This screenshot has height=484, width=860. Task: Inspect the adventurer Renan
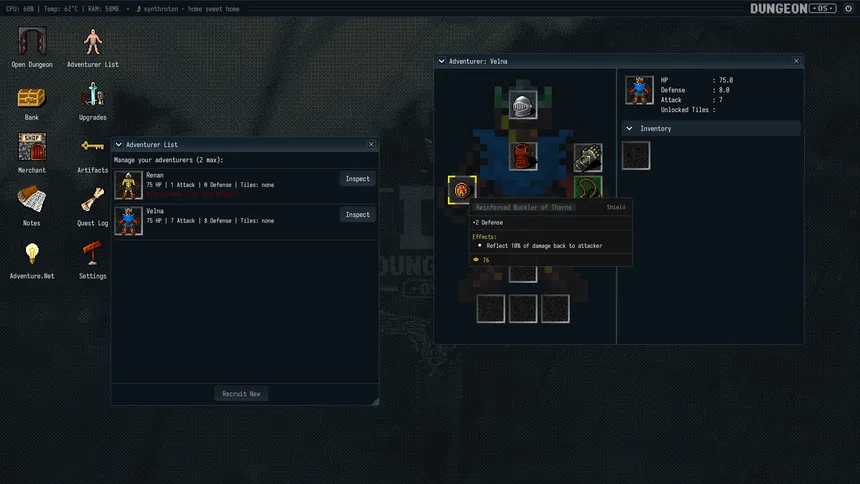tap(357, 179)
